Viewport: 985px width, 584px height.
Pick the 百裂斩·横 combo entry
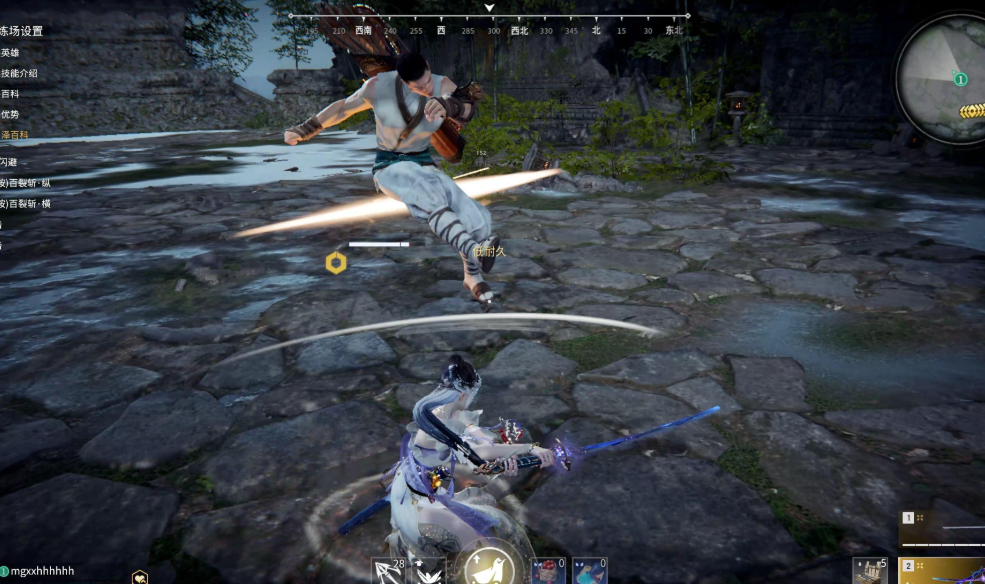(x=25, y=203)
